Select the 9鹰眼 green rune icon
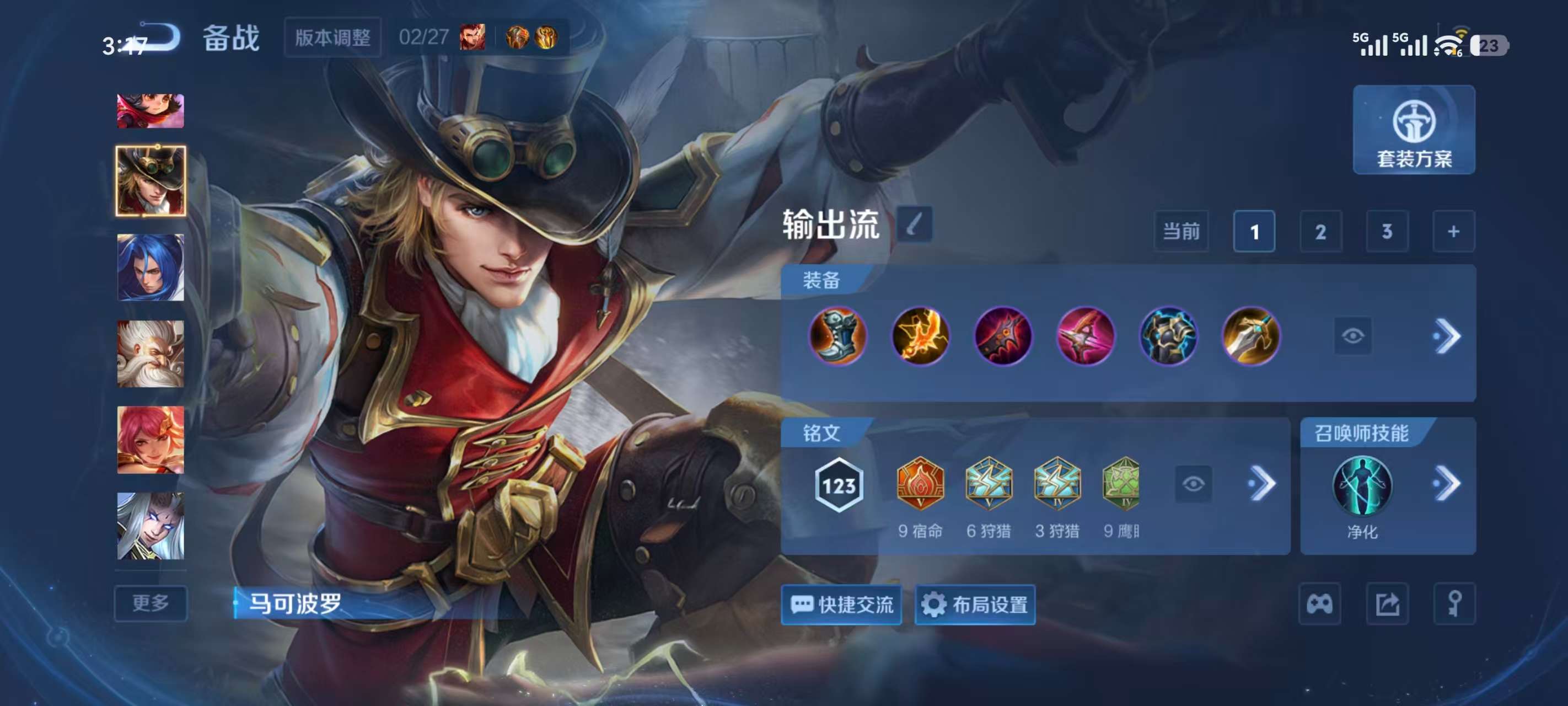Image resolution: width=1568 pixels, height=706 pixels. click(x=1124, y=485)
